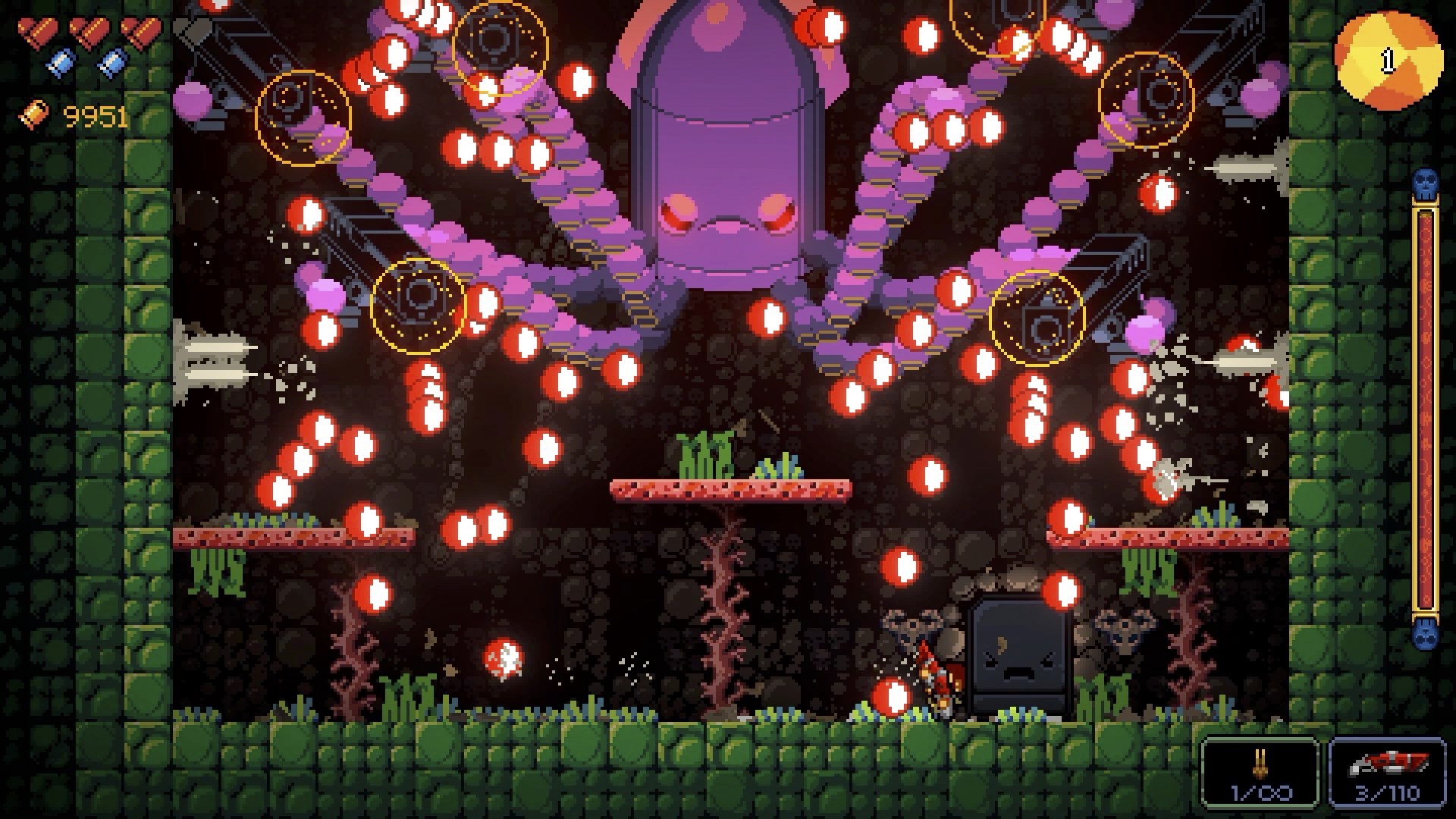Click the circled turret on the upper right
The width and height of the screenshot is (1456, 819).
click(x=1147, y=99)
